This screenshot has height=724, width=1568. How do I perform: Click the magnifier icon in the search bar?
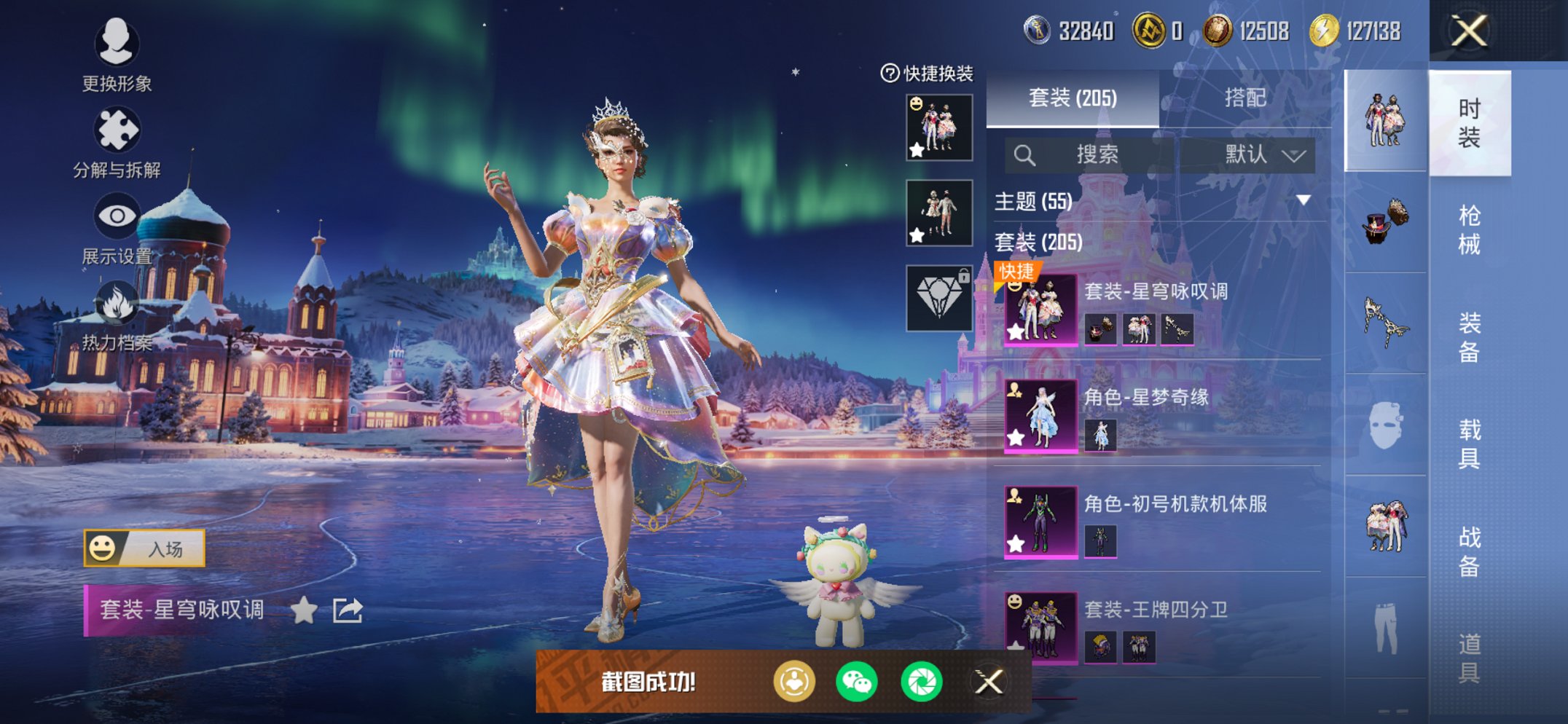[x=1026, y=154]
